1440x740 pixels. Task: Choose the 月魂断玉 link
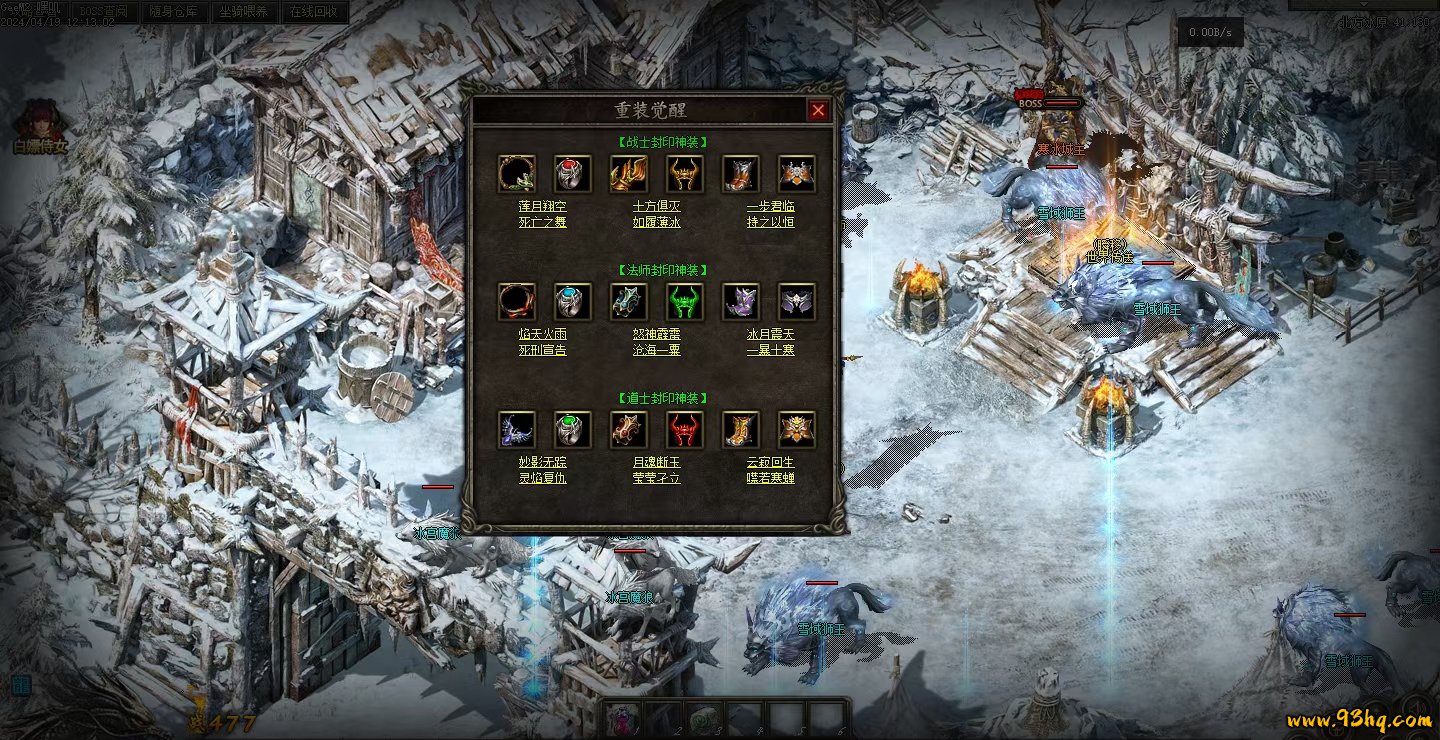pyautogui.click(x=657, y=462)
